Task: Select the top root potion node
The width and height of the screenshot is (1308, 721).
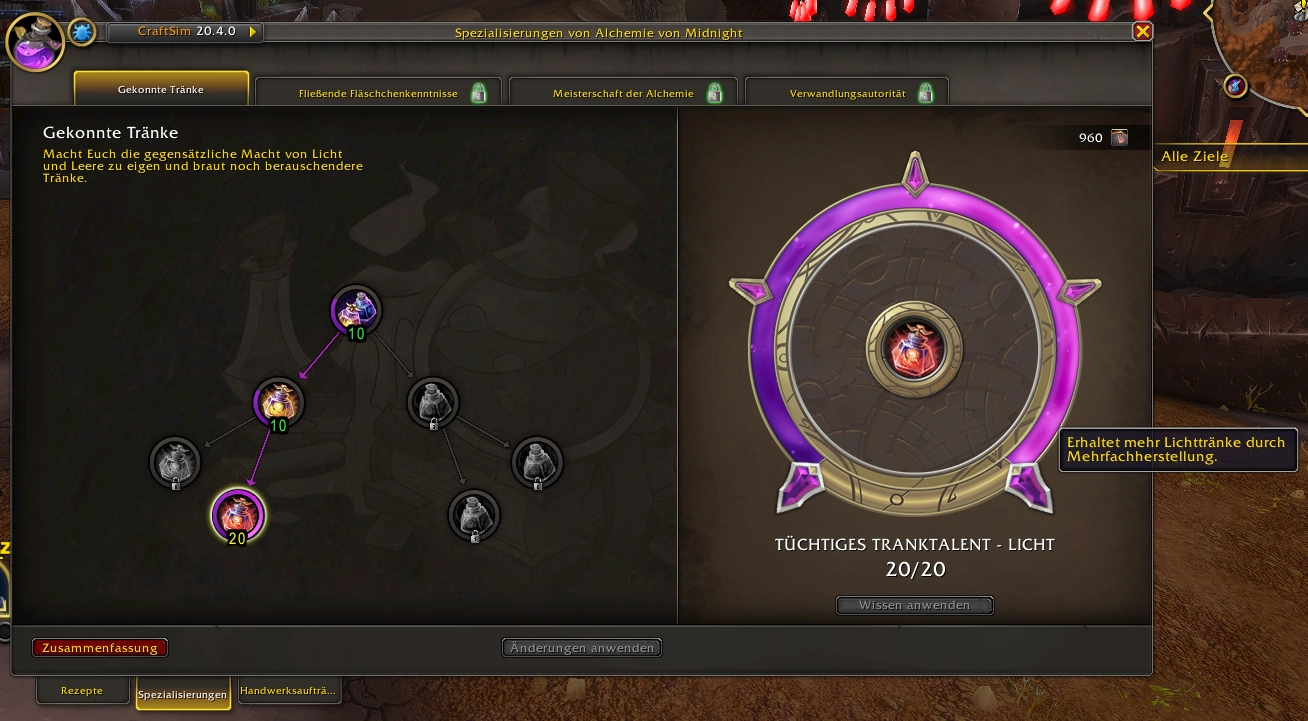Action: pyautogui.click(x=356, y=309)
